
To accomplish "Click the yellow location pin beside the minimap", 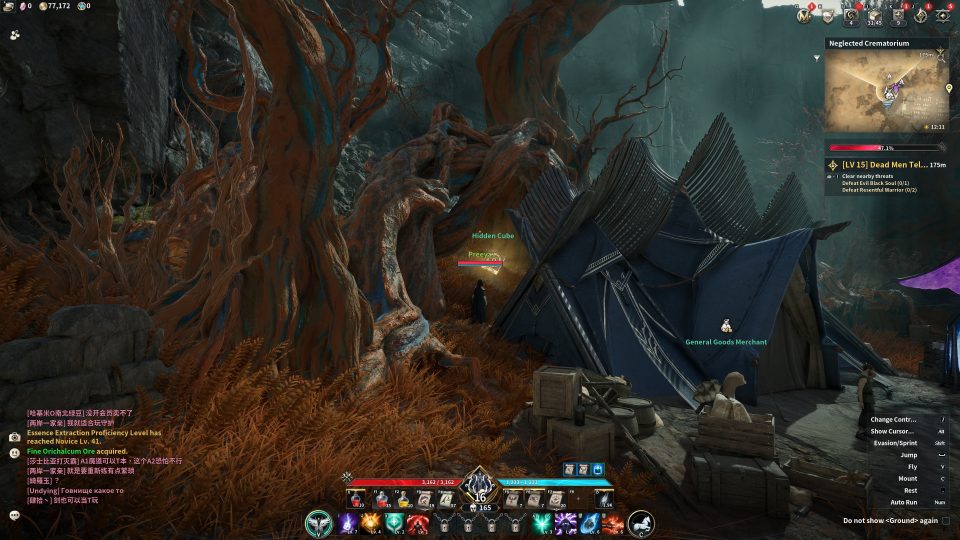I will (948, 88).
